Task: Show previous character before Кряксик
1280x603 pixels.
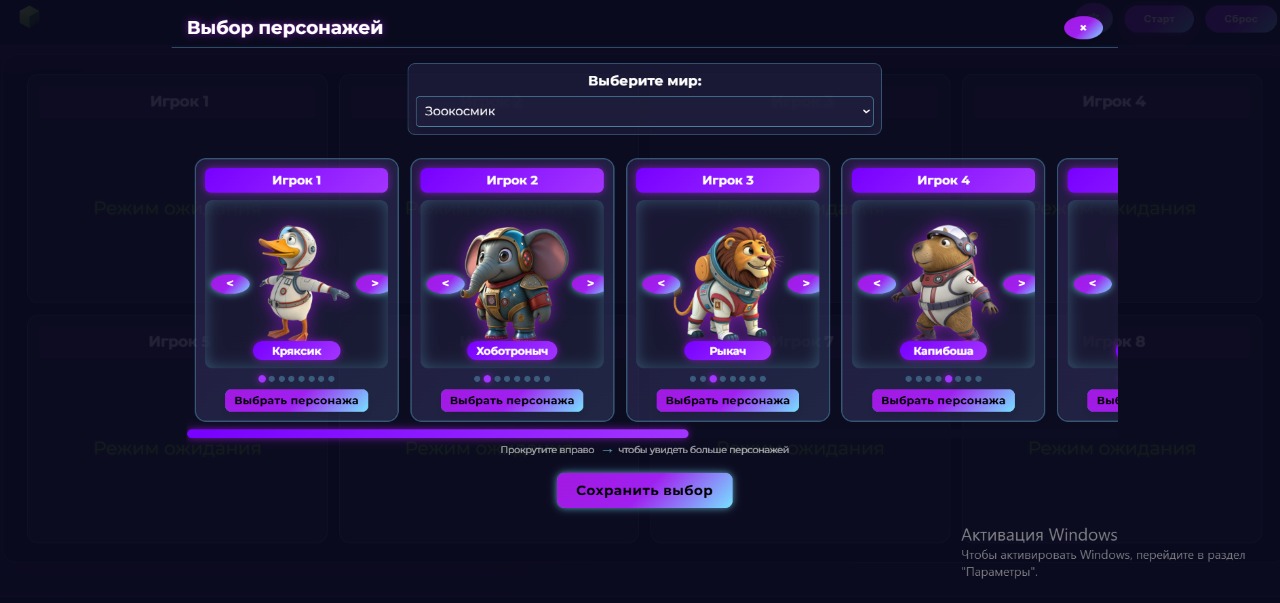Action: click(230, 284)
